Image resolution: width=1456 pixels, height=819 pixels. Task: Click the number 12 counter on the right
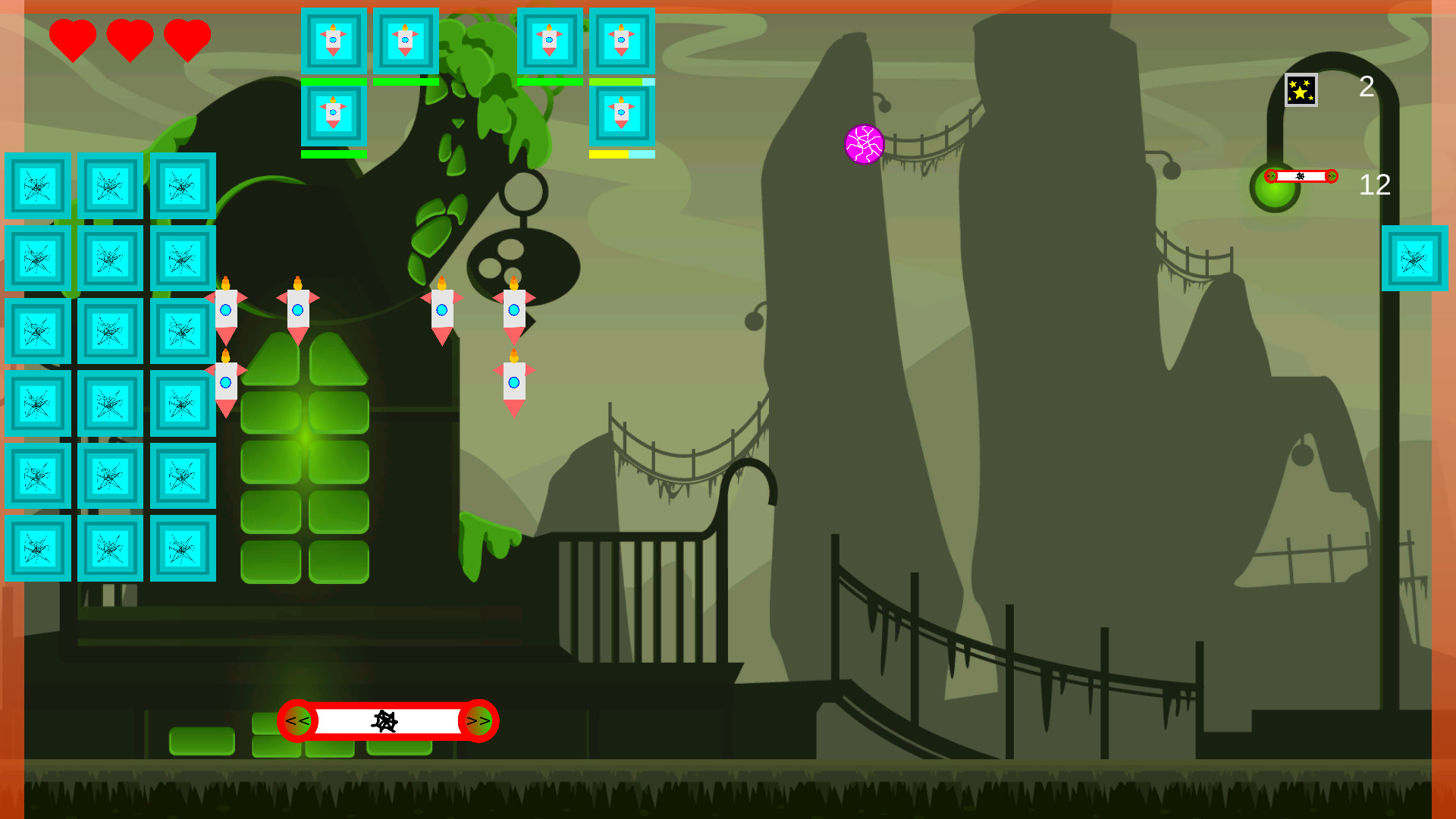tap(1375, 186)
